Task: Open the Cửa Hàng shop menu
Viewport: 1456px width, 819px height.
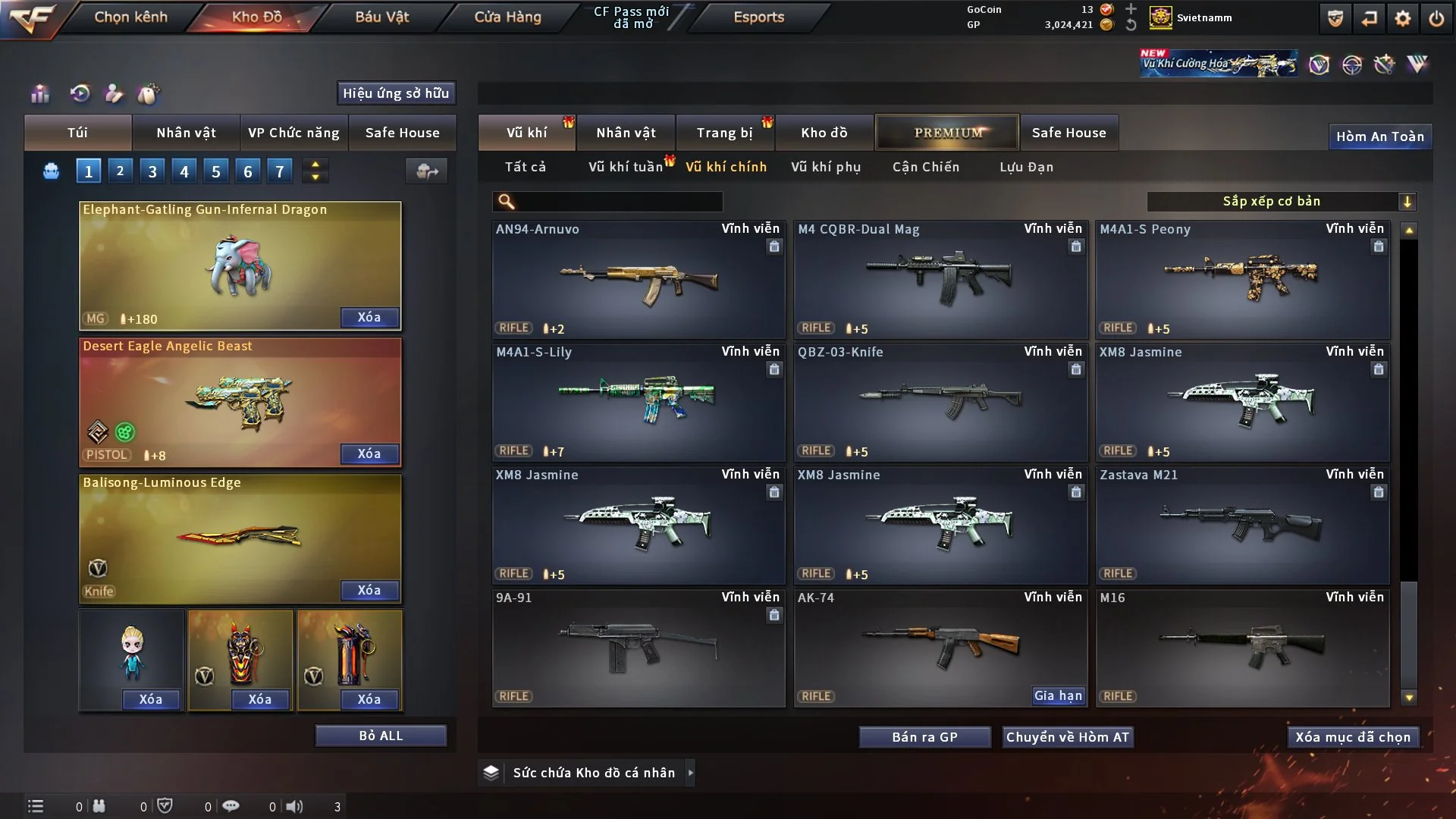Action: coord(507,17)
